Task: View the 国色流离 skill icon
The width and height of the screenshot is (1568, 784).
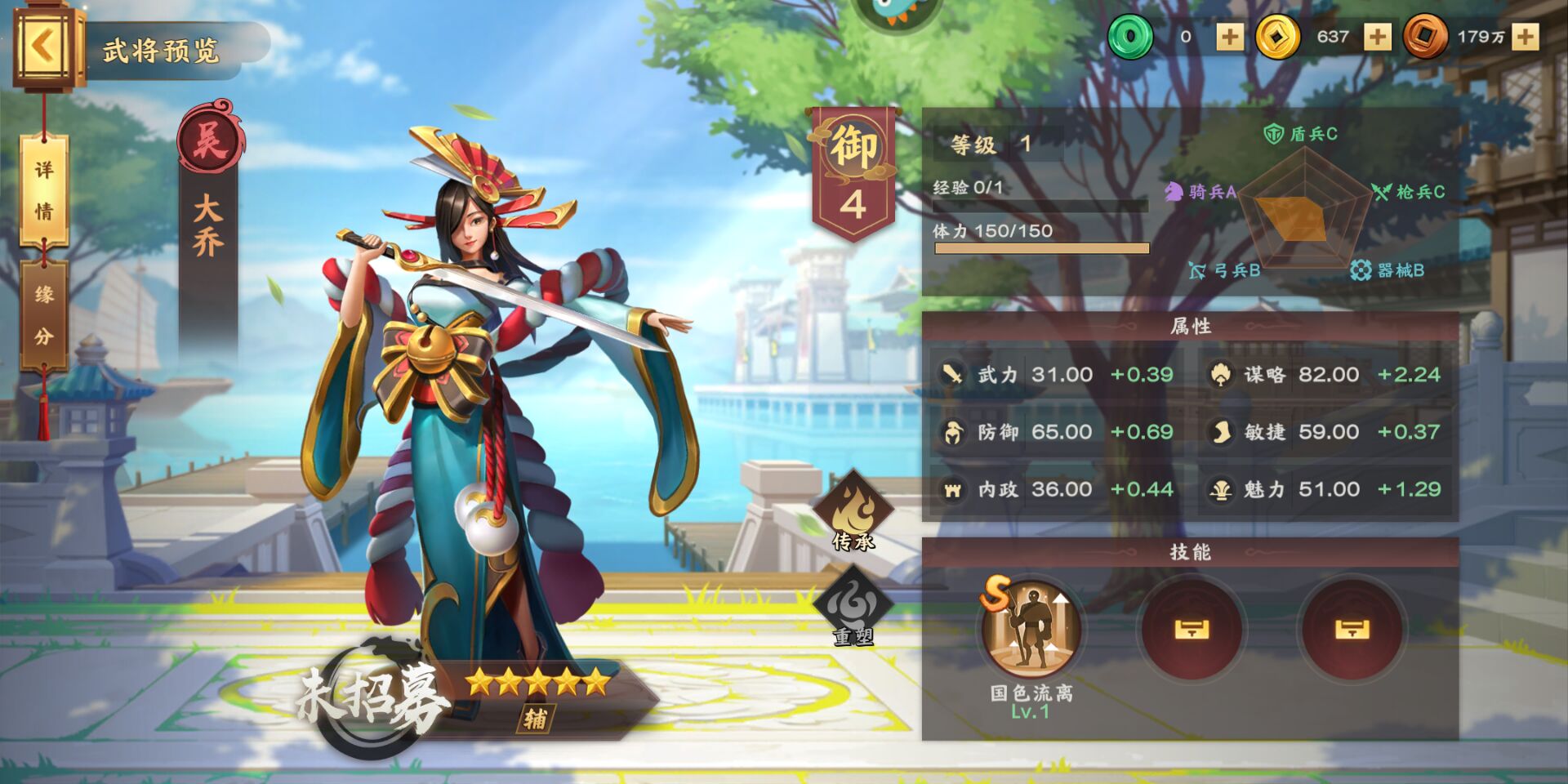Action: 1031,630
